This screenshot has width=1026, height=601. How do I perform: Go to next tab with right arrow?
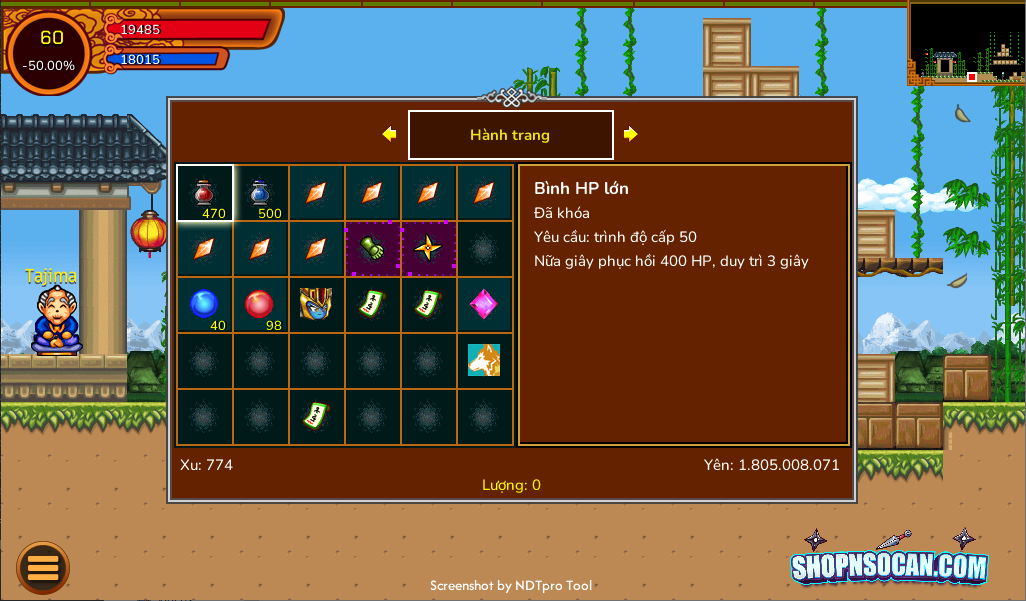pyautogui.click(x=631, y=134)
